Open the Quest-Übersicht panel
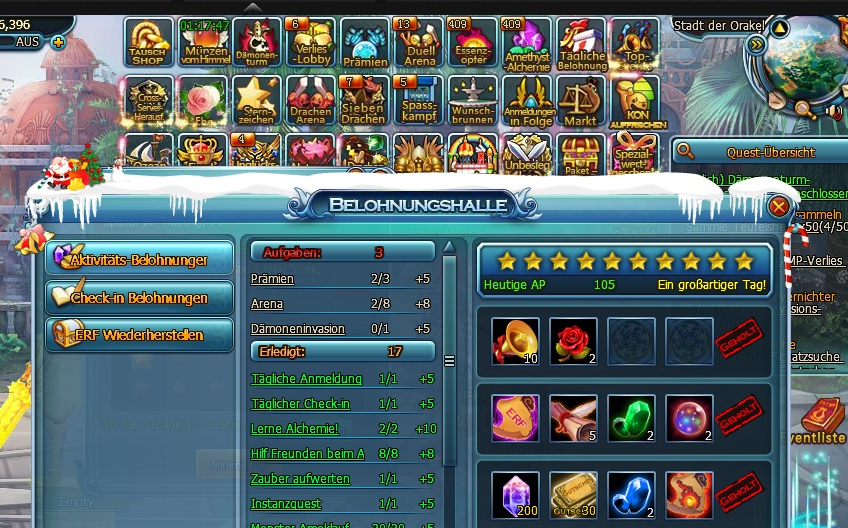Image resolution: width=848 pixels, height=528 pixels. pyautogui.click(x=757, y=152)
